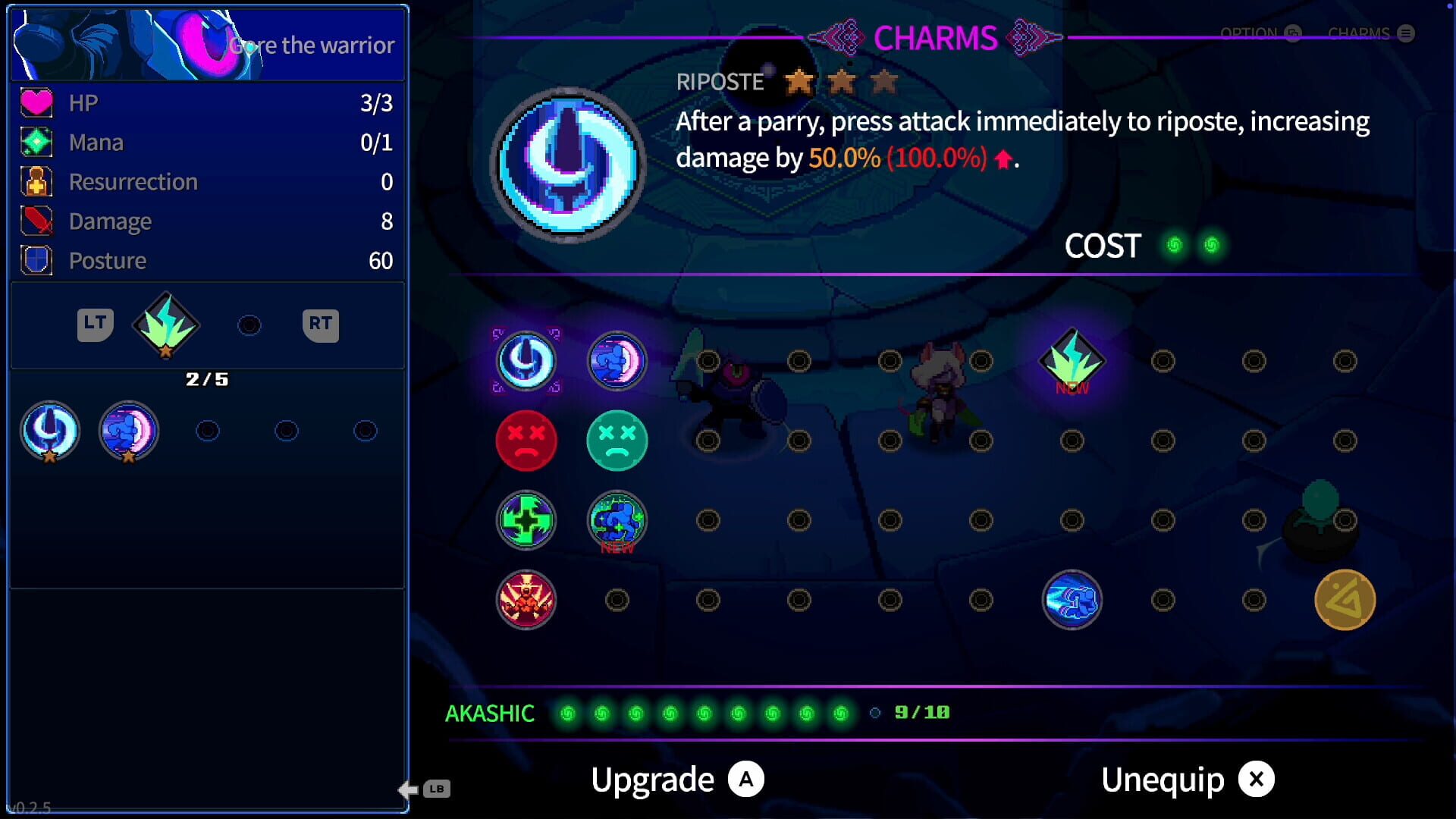Click the HP heart icon in the stats panel

tap(36, 102)
